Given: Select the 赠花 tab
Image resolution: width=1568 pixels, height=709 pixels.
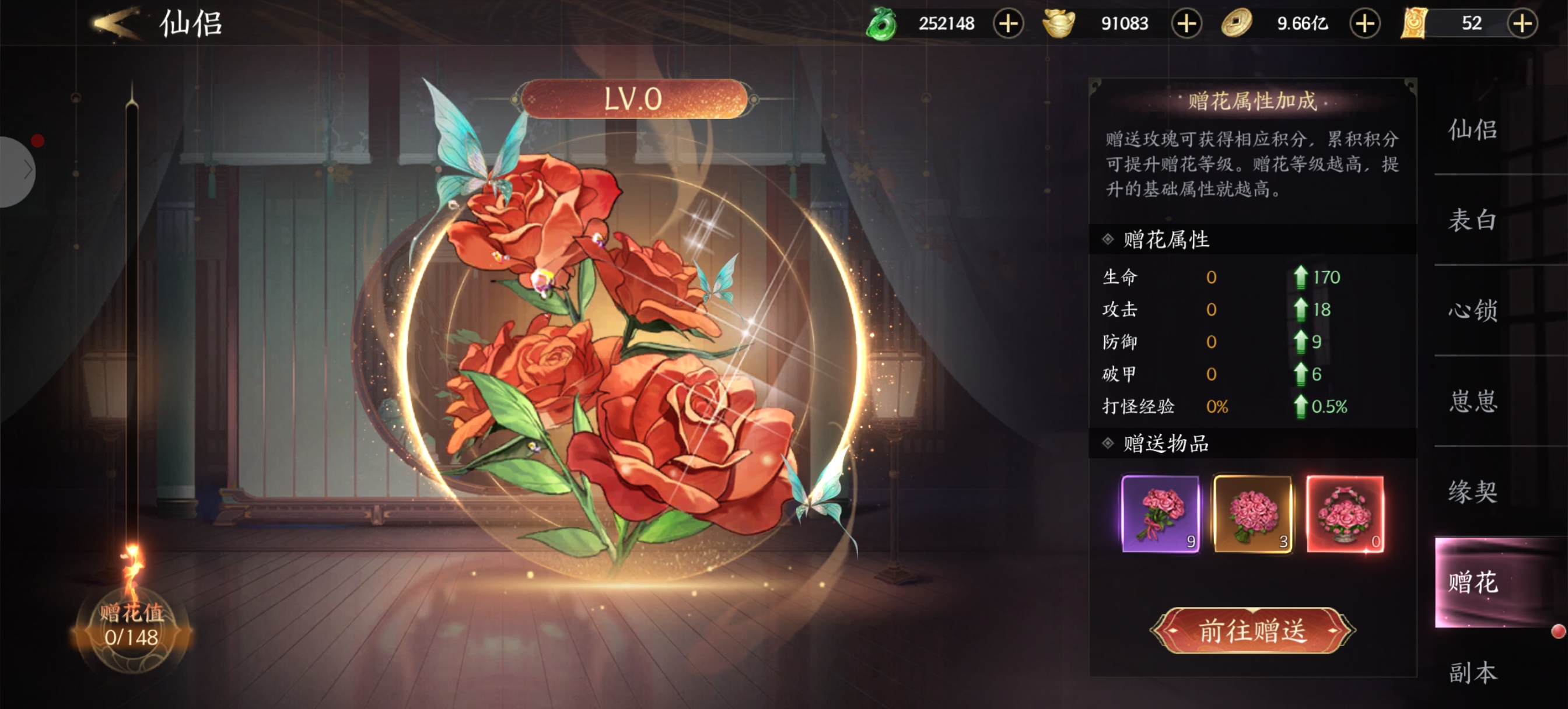Looking at the screenshot, I should 1472,582.
